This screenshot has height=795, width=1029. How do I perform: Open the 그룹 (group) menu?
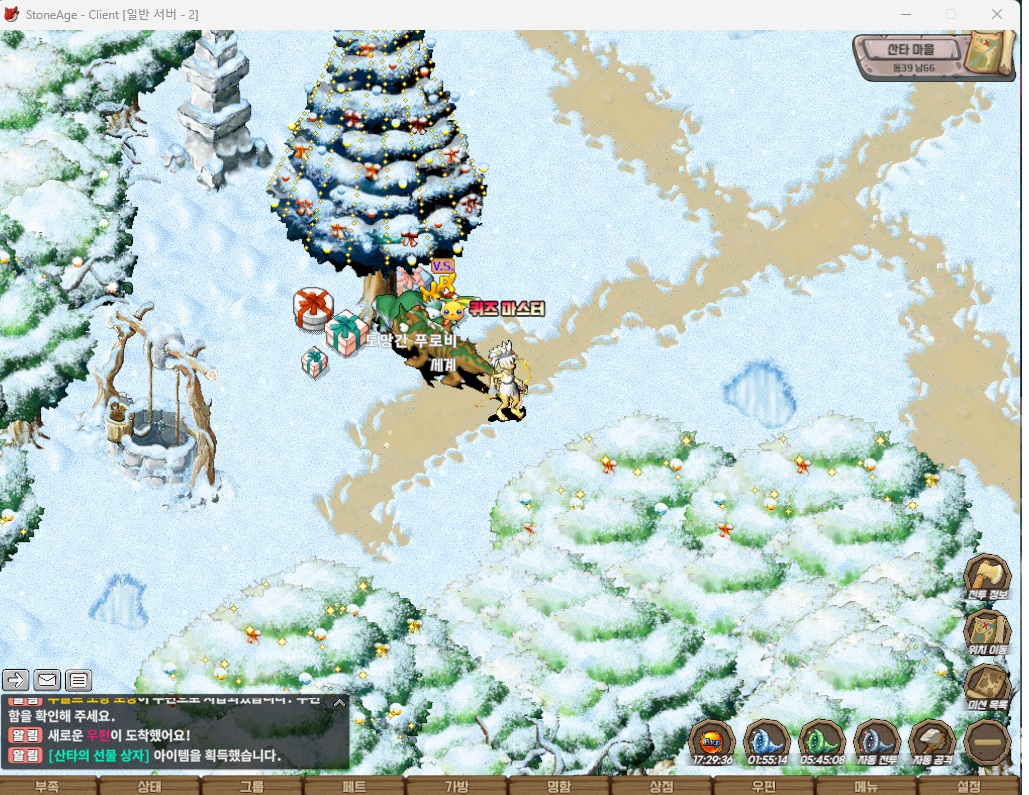click(x=251, y=786)
